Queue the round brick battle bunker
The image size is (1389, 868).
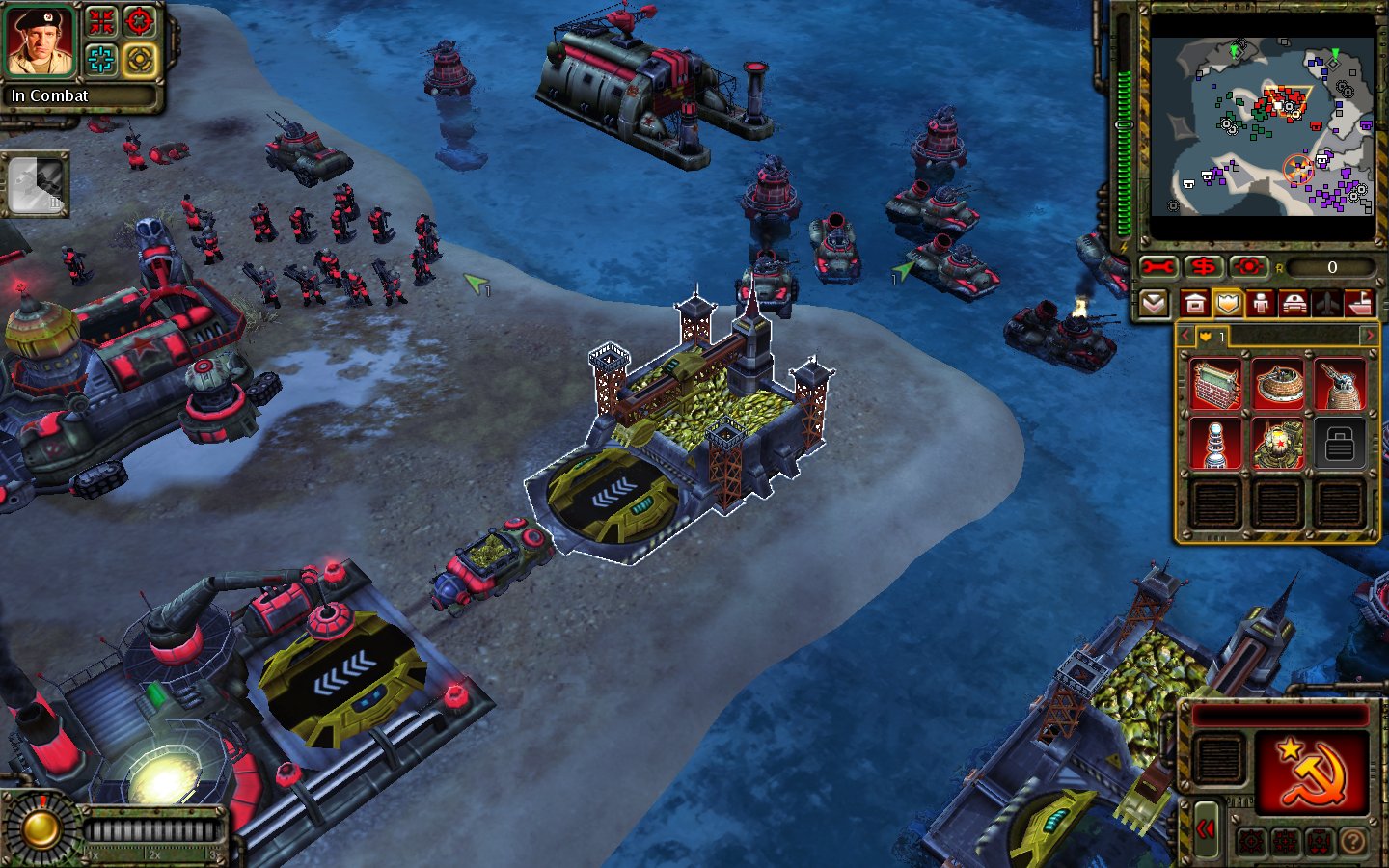point(1277,384)
